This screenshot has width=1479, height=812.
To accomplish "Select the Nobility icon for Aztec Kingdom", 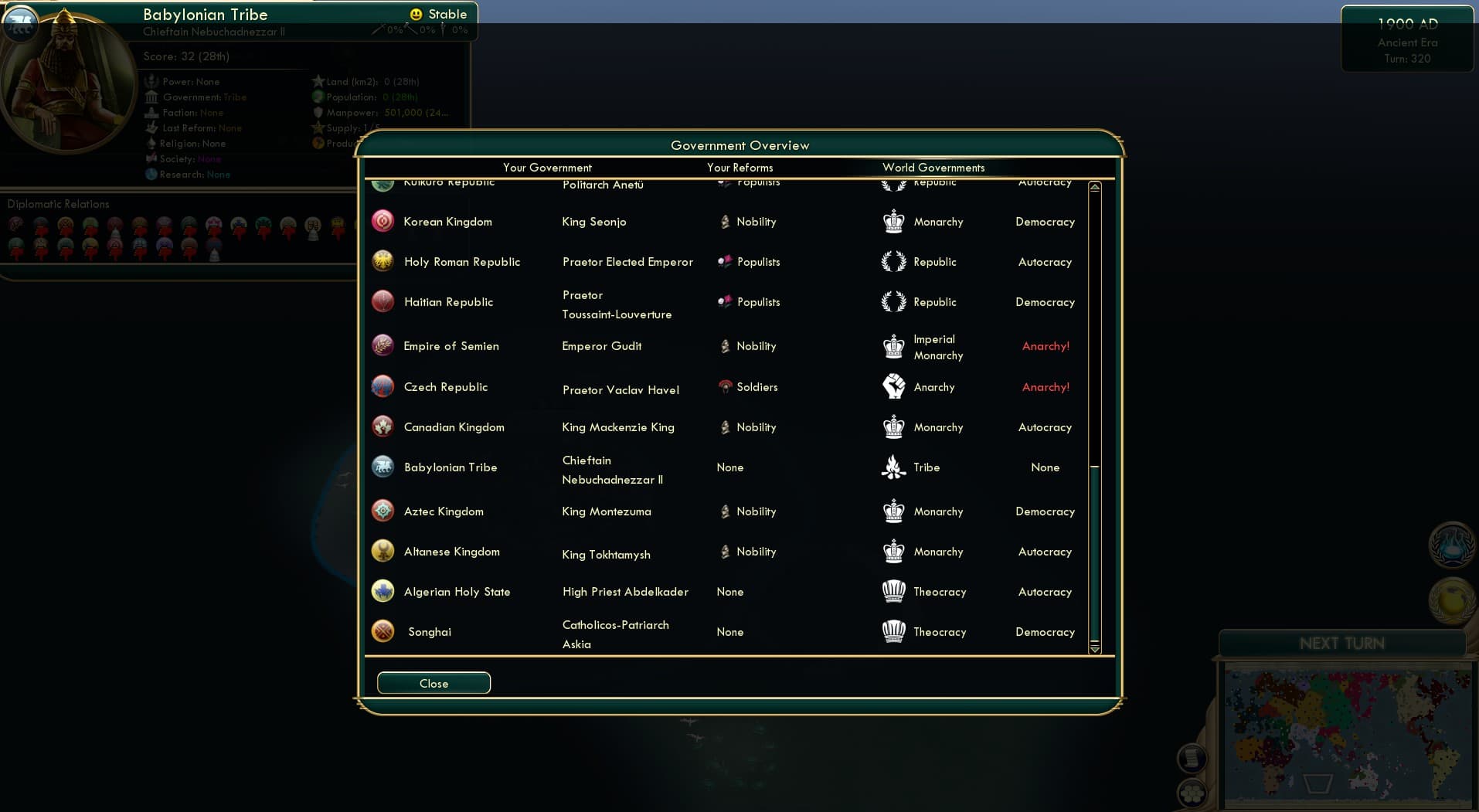I will click(x=726, y=511).
